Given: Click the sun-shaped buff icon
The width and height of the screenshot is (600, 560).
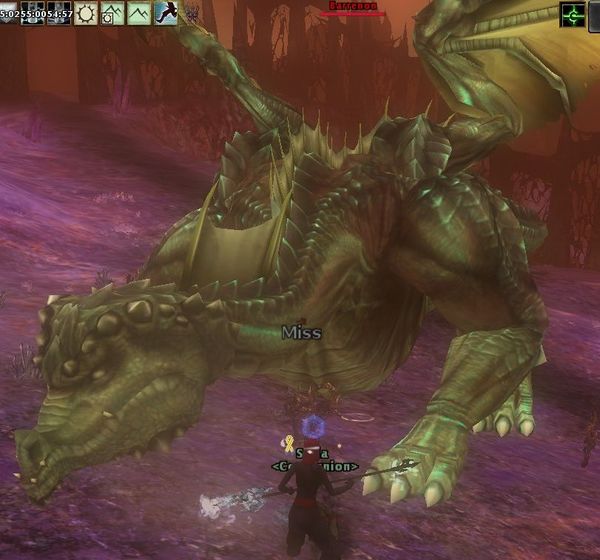Looking at the screenshot, I should pyautogui.click(x=86, y=14).
